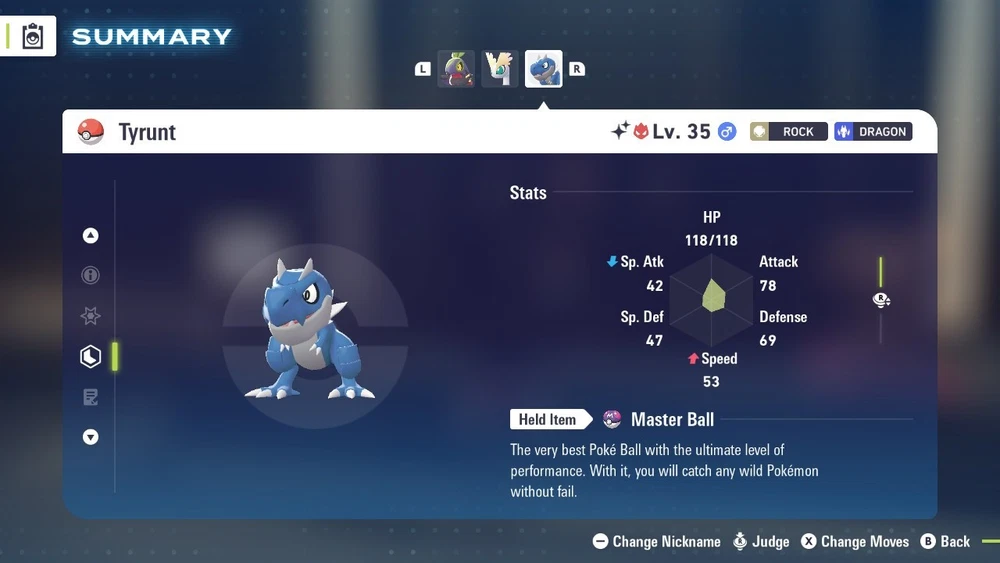Click the down arrow page button
This screenshot has width=1000, height=563.
click(91, 437)
